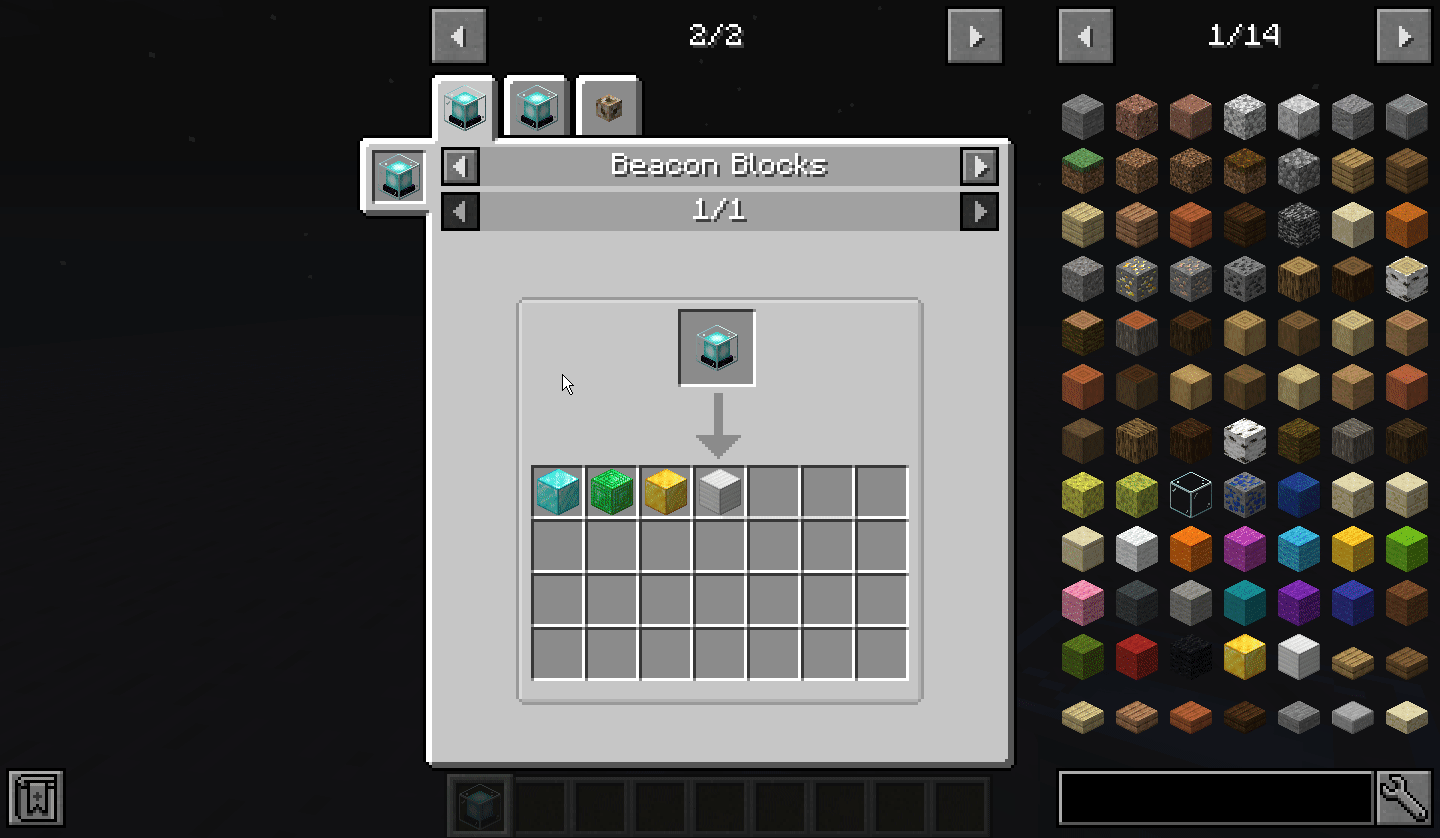Switch to the second beacon recipe tab
1440x838 pixels.
tap(536, 105)
